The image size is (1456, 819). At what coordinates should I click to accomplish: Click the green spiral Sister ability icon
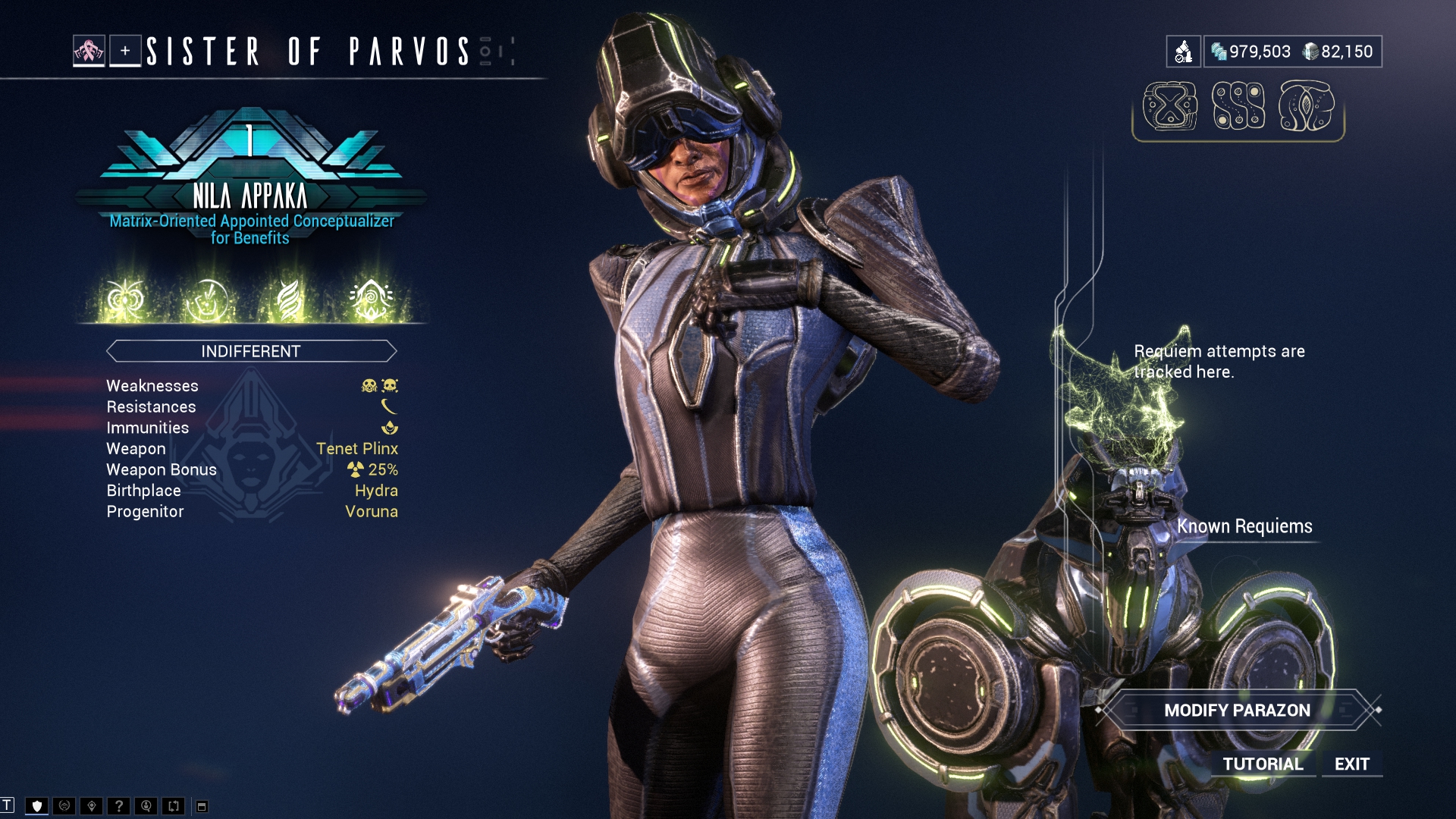[371, 300]
